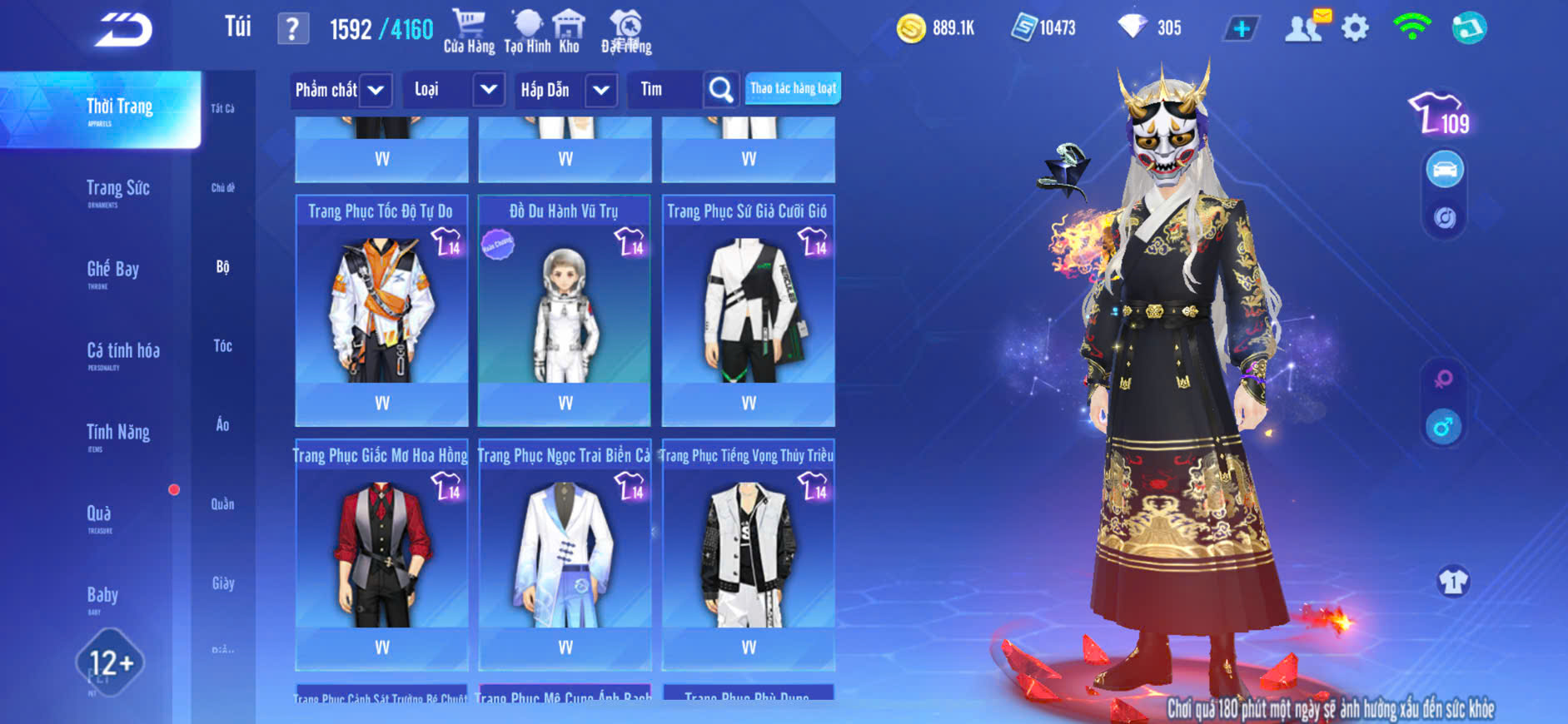This screenshot has height=724, width=1568.
Task: Pick Trang Phục Giấc Mơ Hoa Hồng outfit
Action: click(381, 553)
